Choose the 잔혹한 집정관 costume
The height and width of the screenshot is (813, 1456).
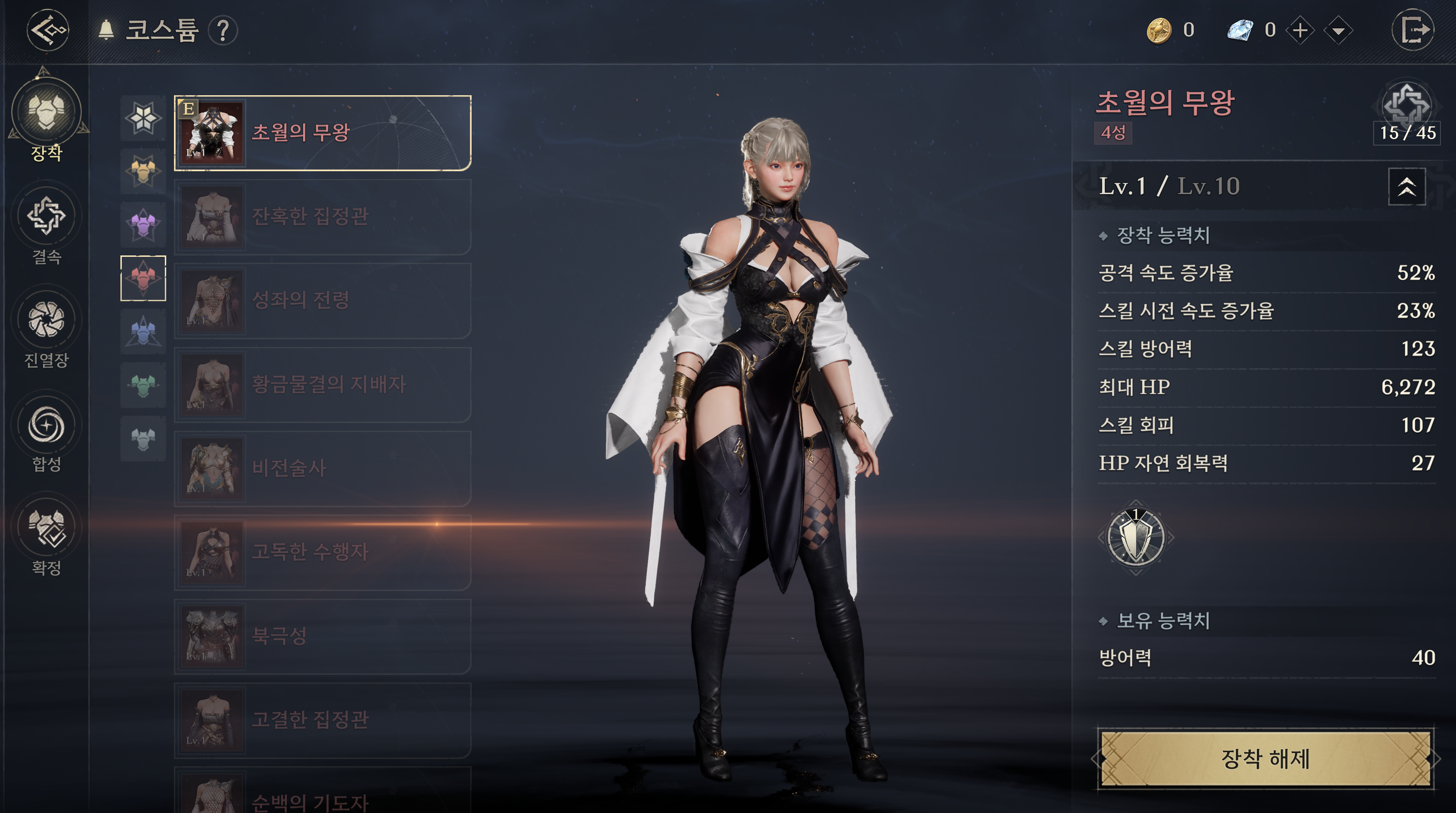click(x=322, y=217)
